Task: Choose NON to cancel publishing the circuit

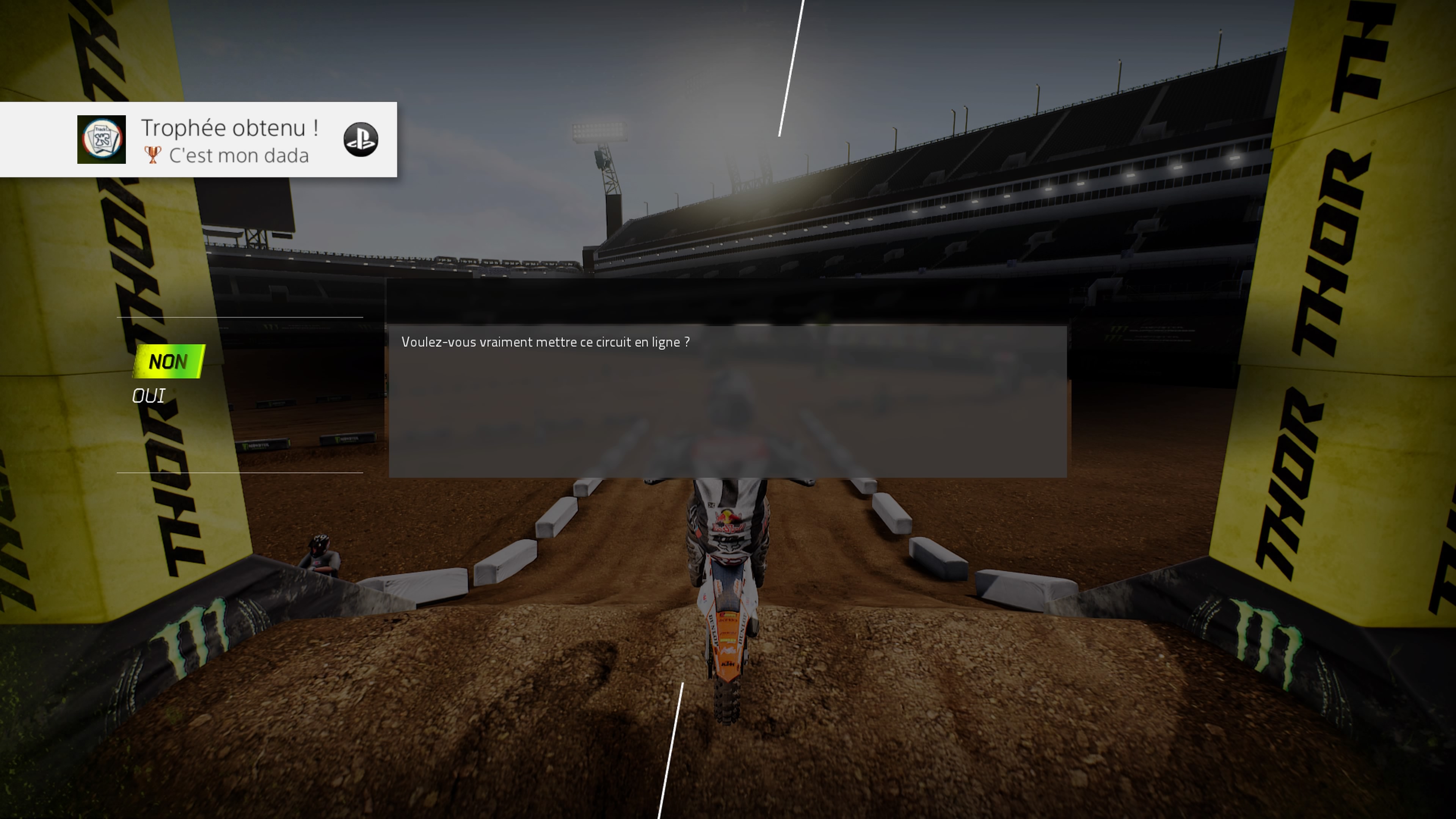Action: pos(168,362)
